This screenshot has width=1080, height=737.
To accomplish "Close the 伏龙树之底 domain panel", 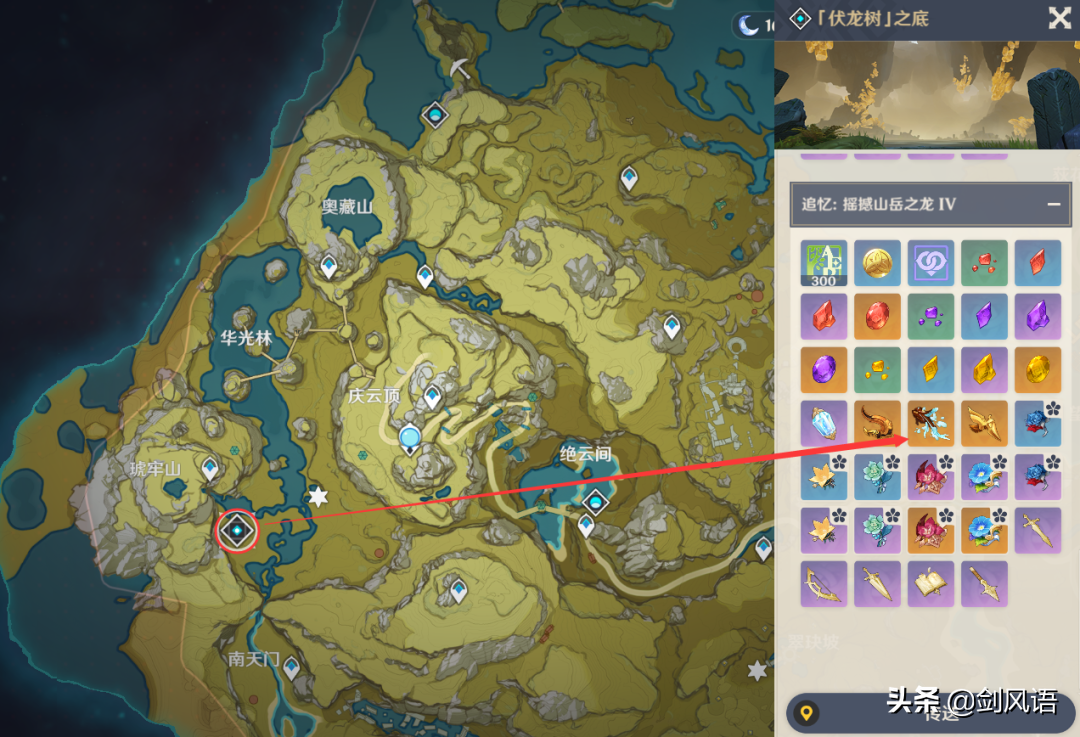I will point(1059,18).
